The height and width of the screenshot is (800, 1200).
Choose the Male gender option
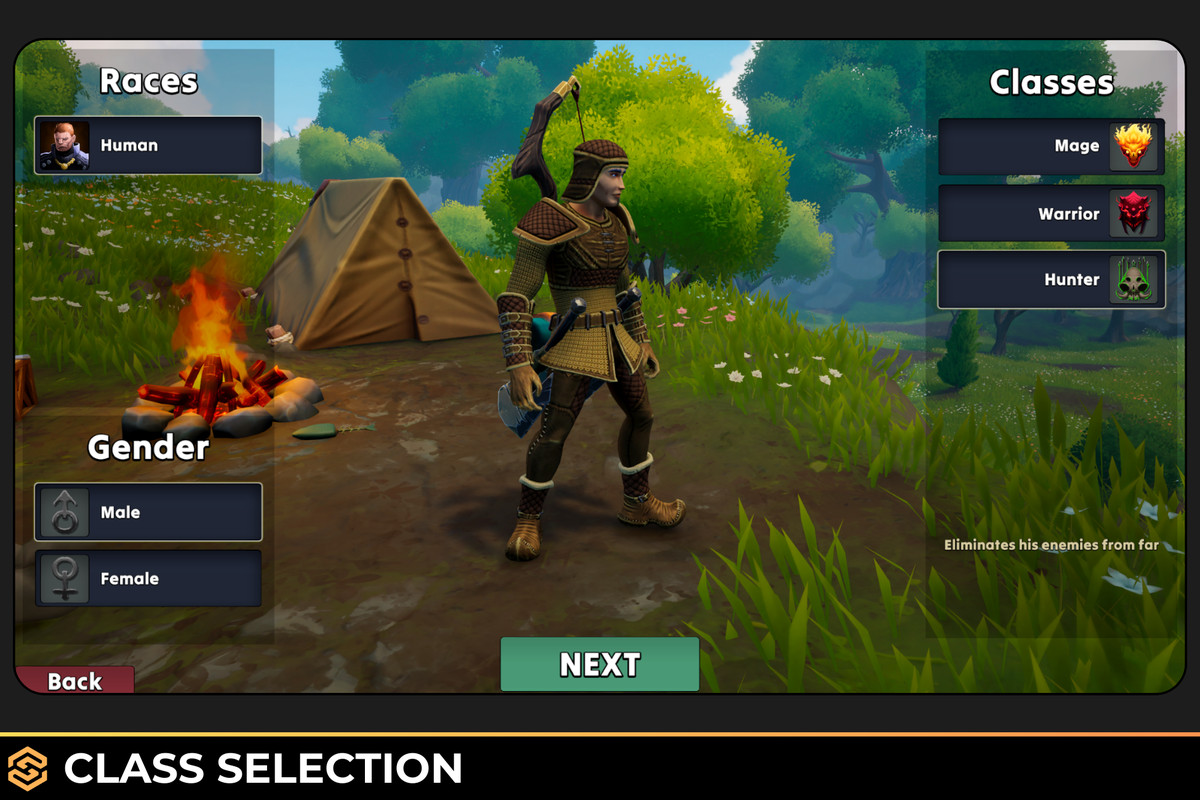[148, 512]
